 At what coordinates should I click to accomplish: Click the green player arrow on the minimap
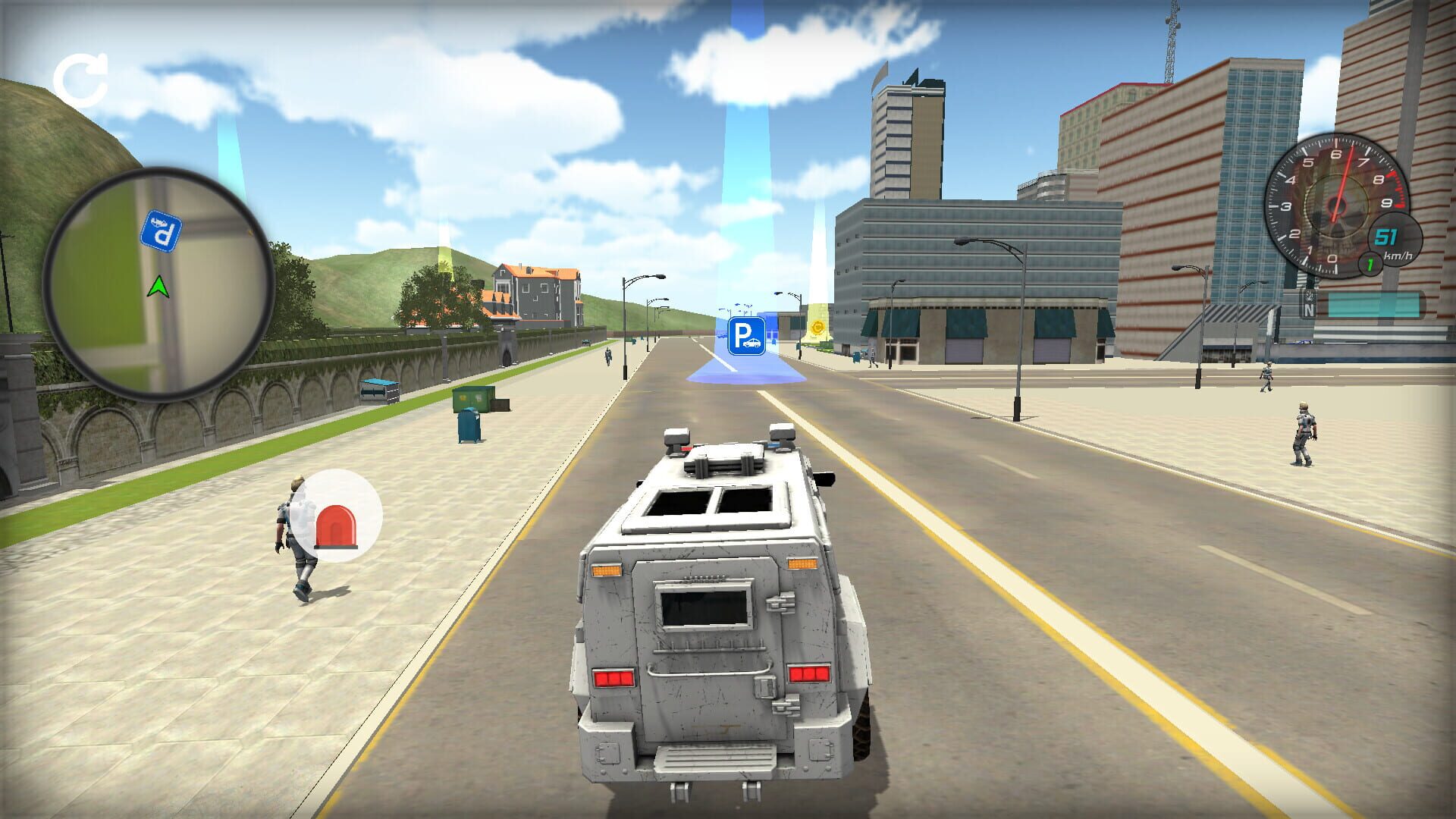coord(158,287)
